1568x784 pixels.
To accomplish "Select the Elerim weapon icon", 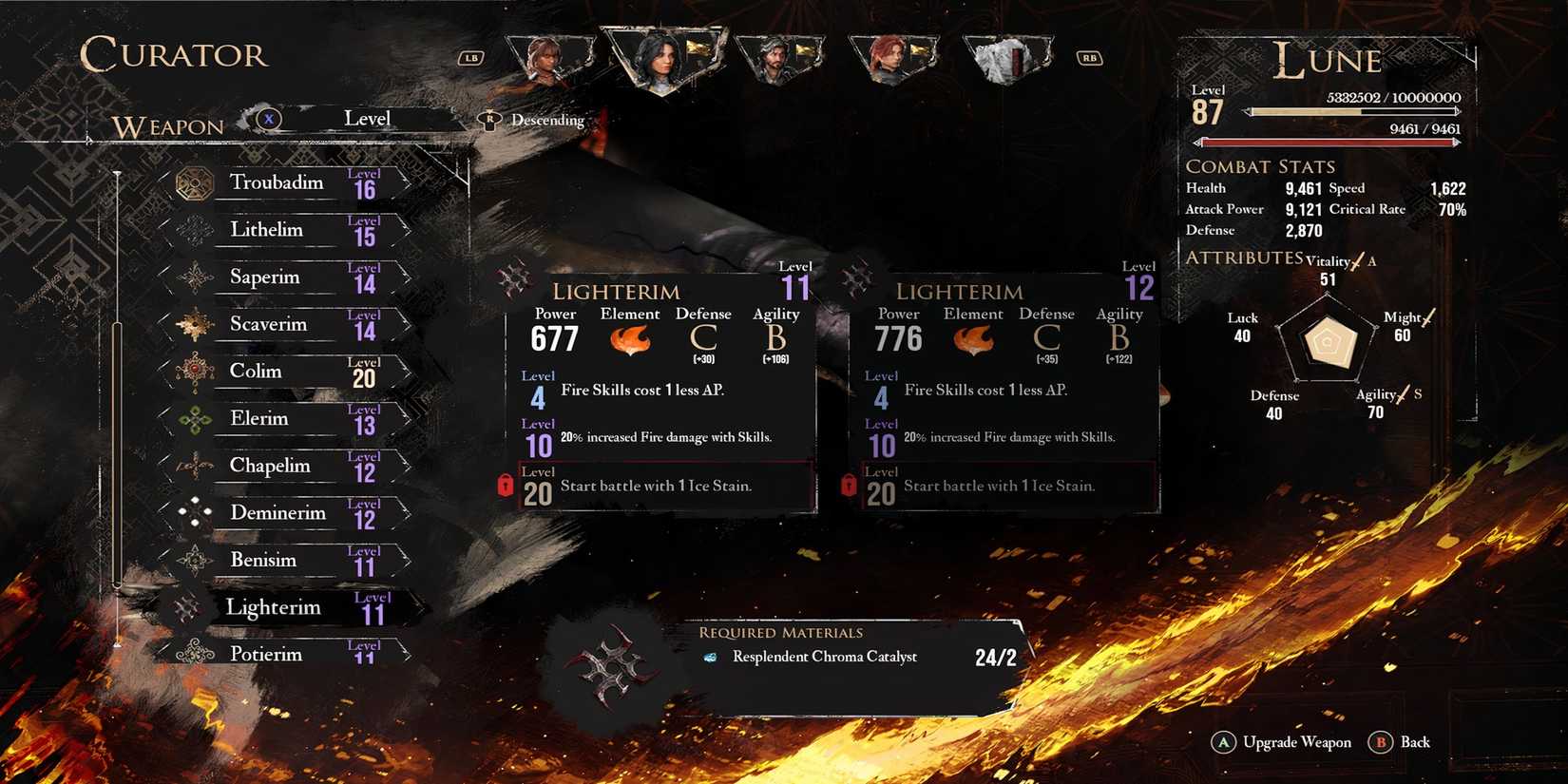I will 197,419.
